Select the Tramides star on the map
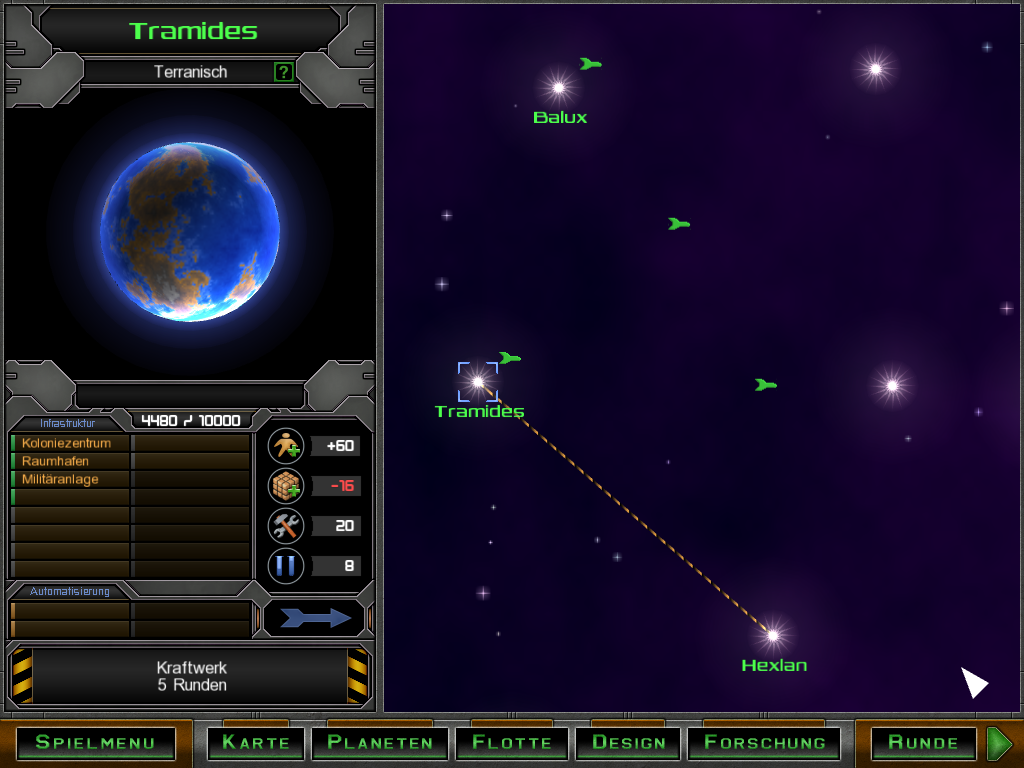Image resolution: width=1024 pixels, height=768 pixels. coord(478,381)
